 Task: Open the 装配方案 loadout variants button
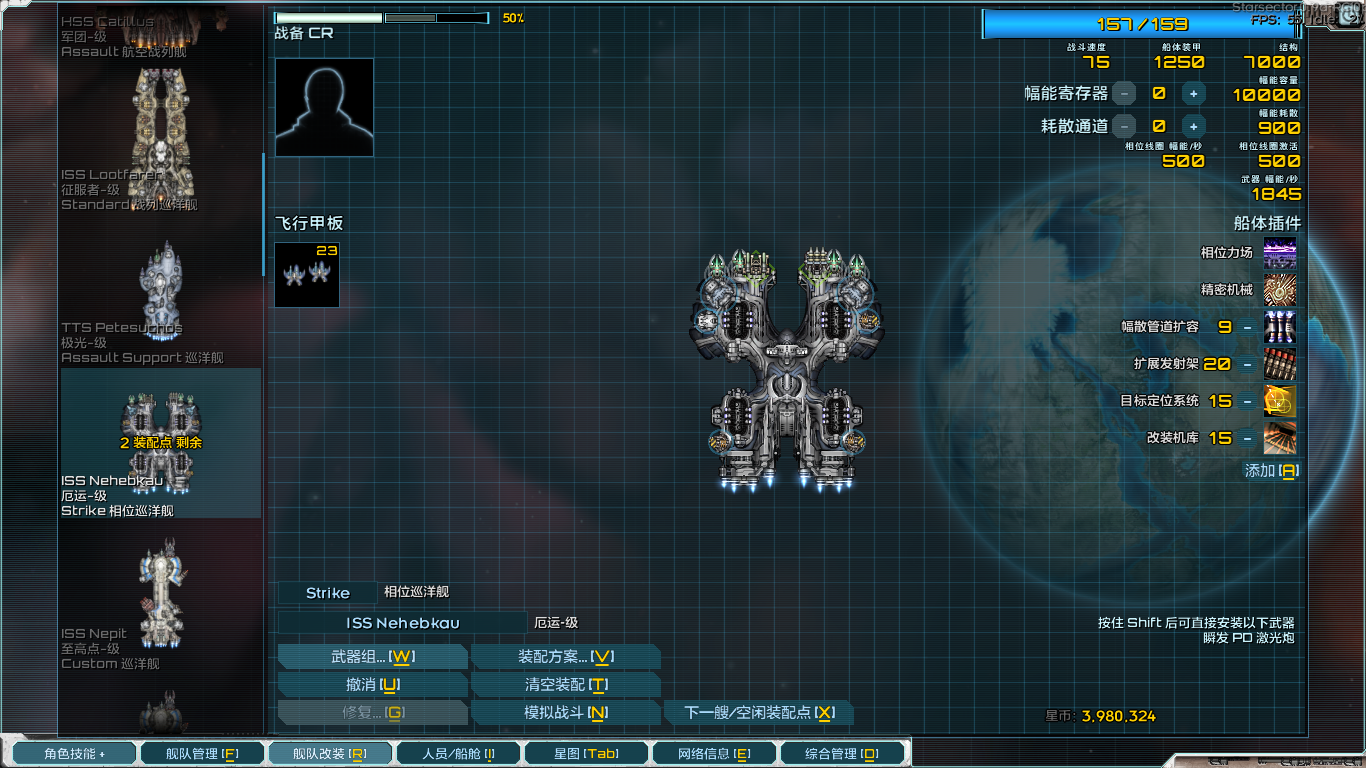565,657
